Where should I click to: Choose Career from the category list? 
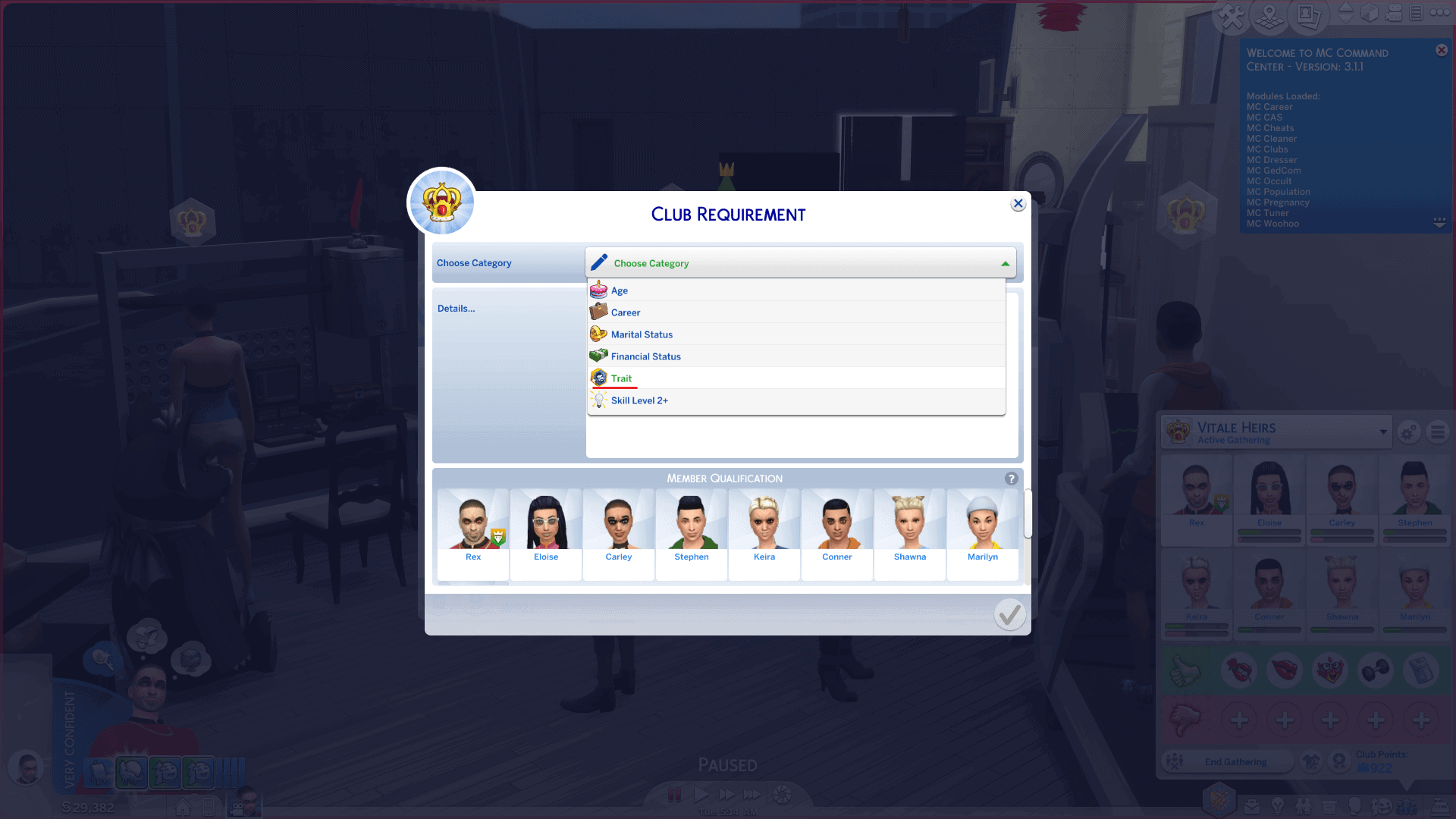click(x=626, y=312)
